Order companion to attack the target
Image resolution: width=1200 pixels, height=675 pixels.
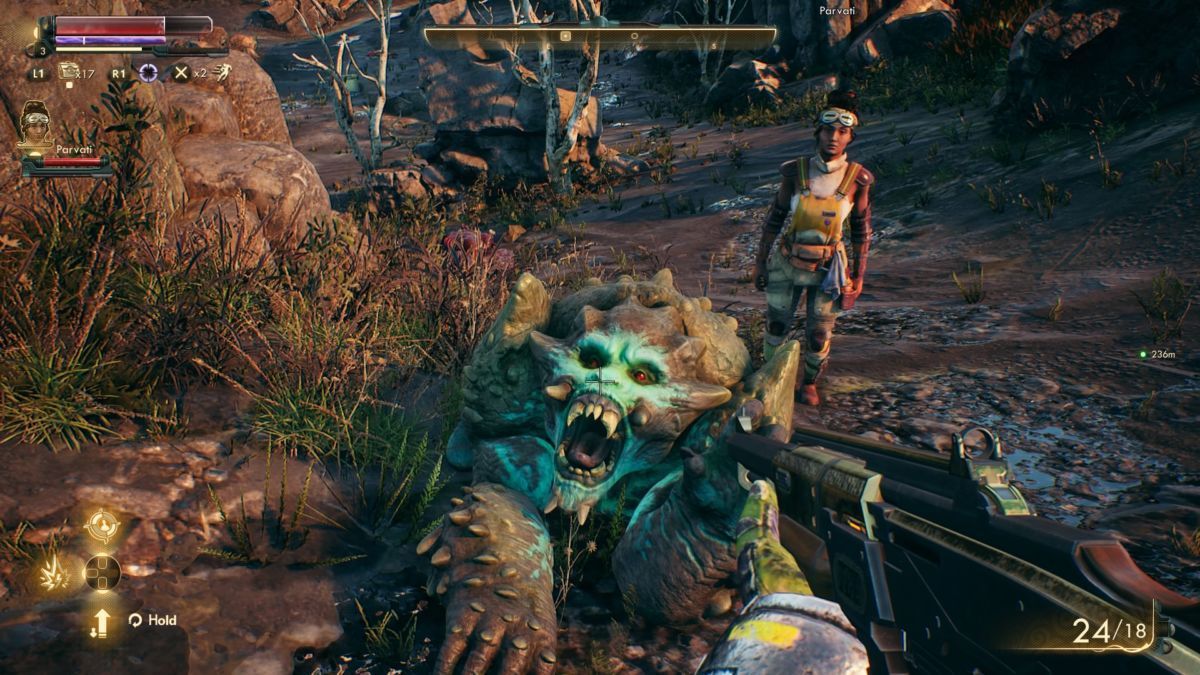coord(102,525)
